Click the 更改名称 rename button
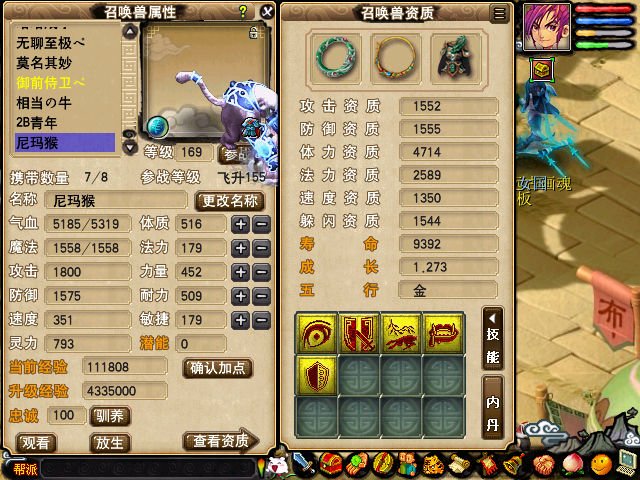 [231, 200]
